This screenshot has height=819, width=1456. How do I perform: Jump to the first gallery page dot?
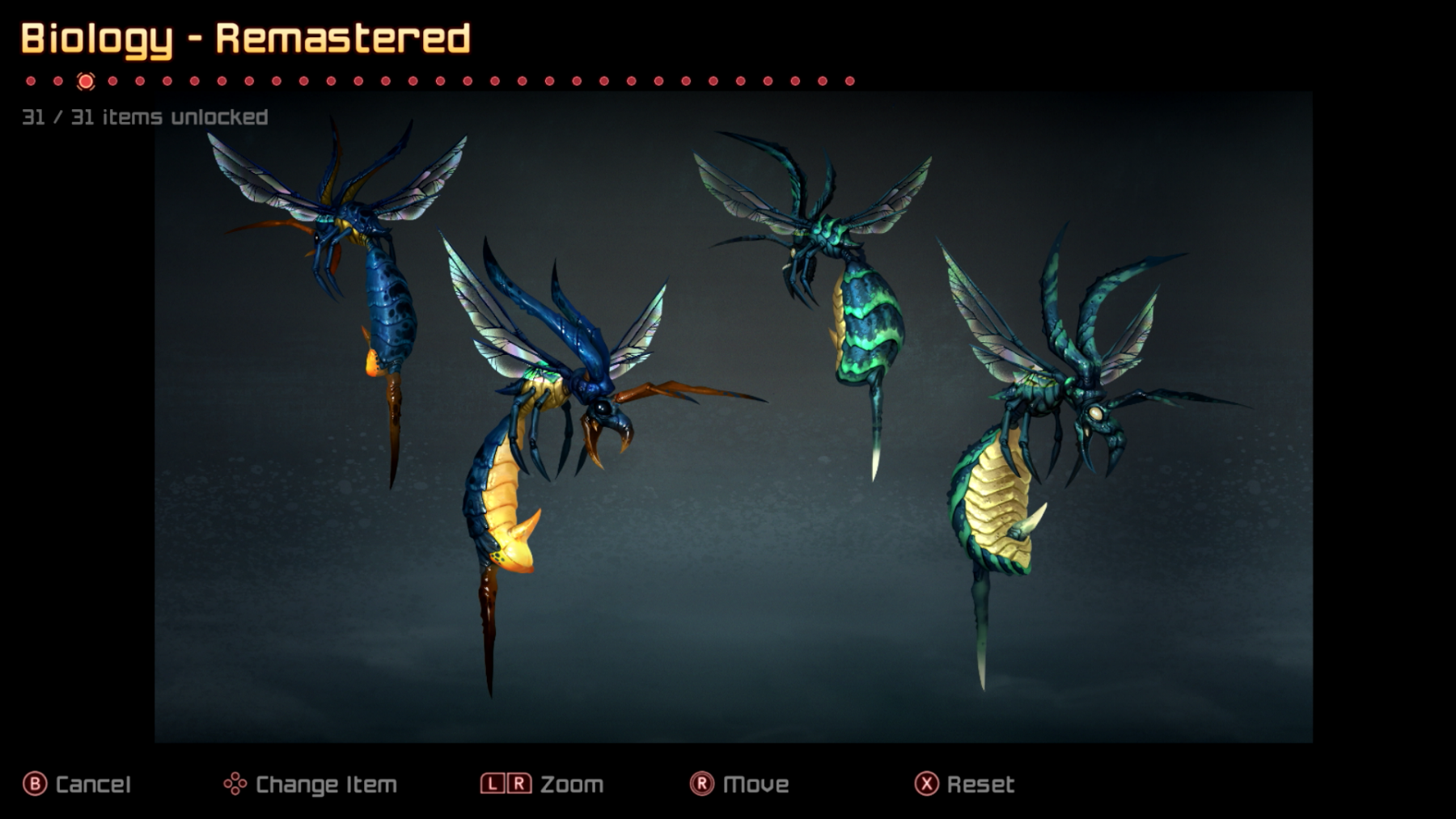(x=31, y=81)
